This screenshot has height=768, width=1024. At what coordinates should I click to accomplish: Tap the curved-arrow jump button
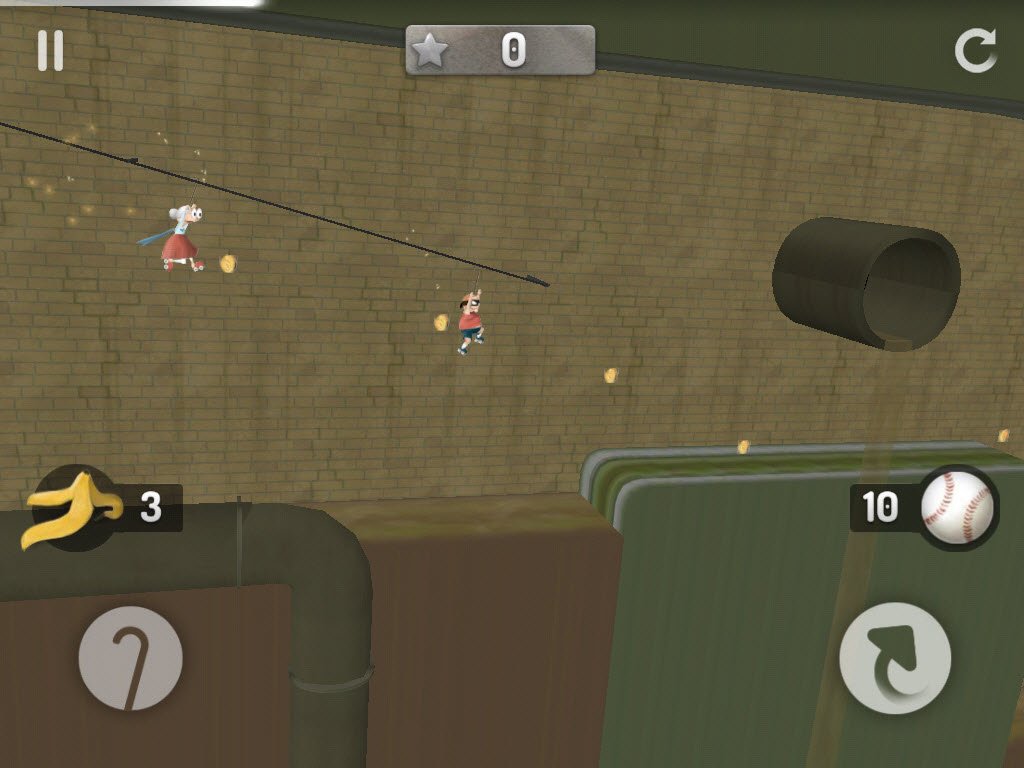[x=894, y=658]
